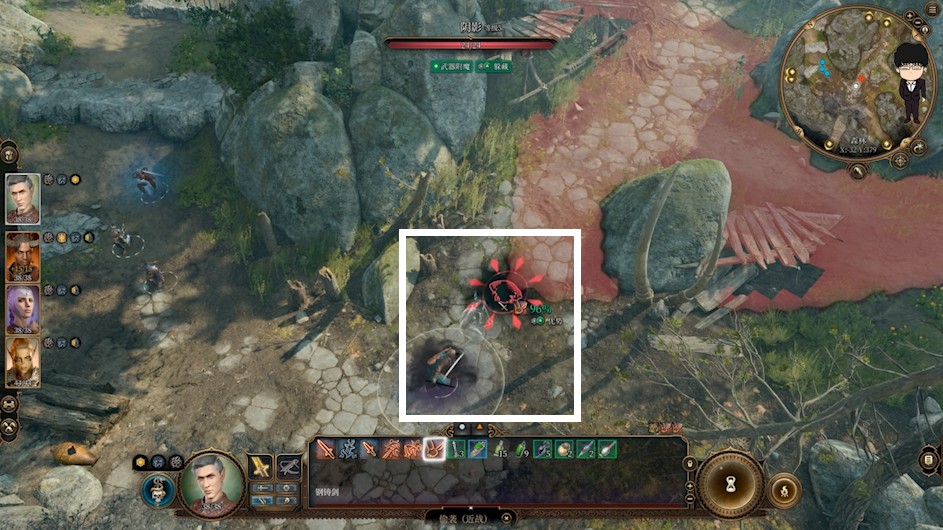Use the highlighted white-bordered hotbar action
This screenshot has height=530, width=943.
click(434, 449)
